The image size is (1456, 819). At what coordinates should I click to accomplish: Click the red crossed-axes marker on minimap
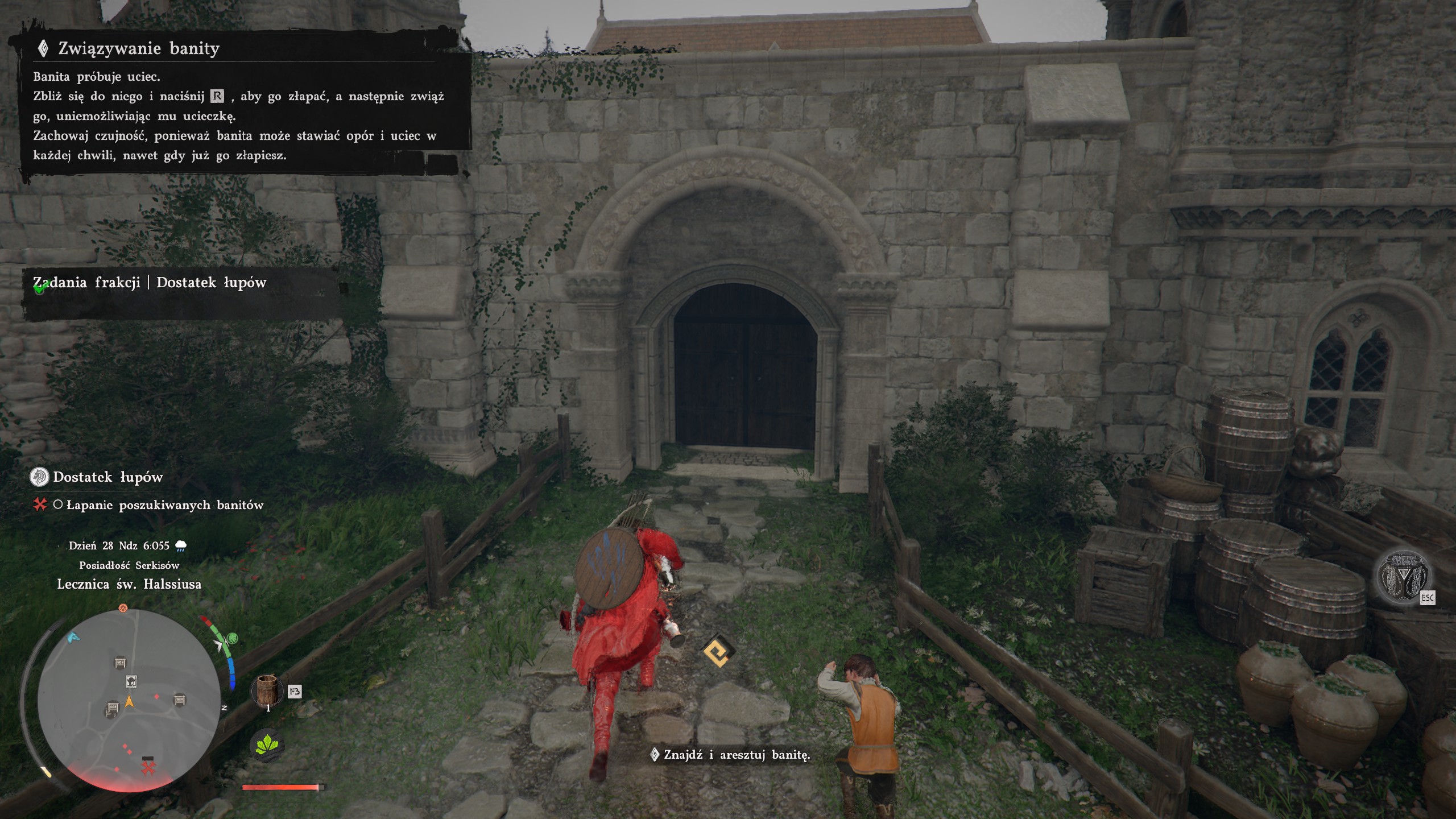pos(148,768)
